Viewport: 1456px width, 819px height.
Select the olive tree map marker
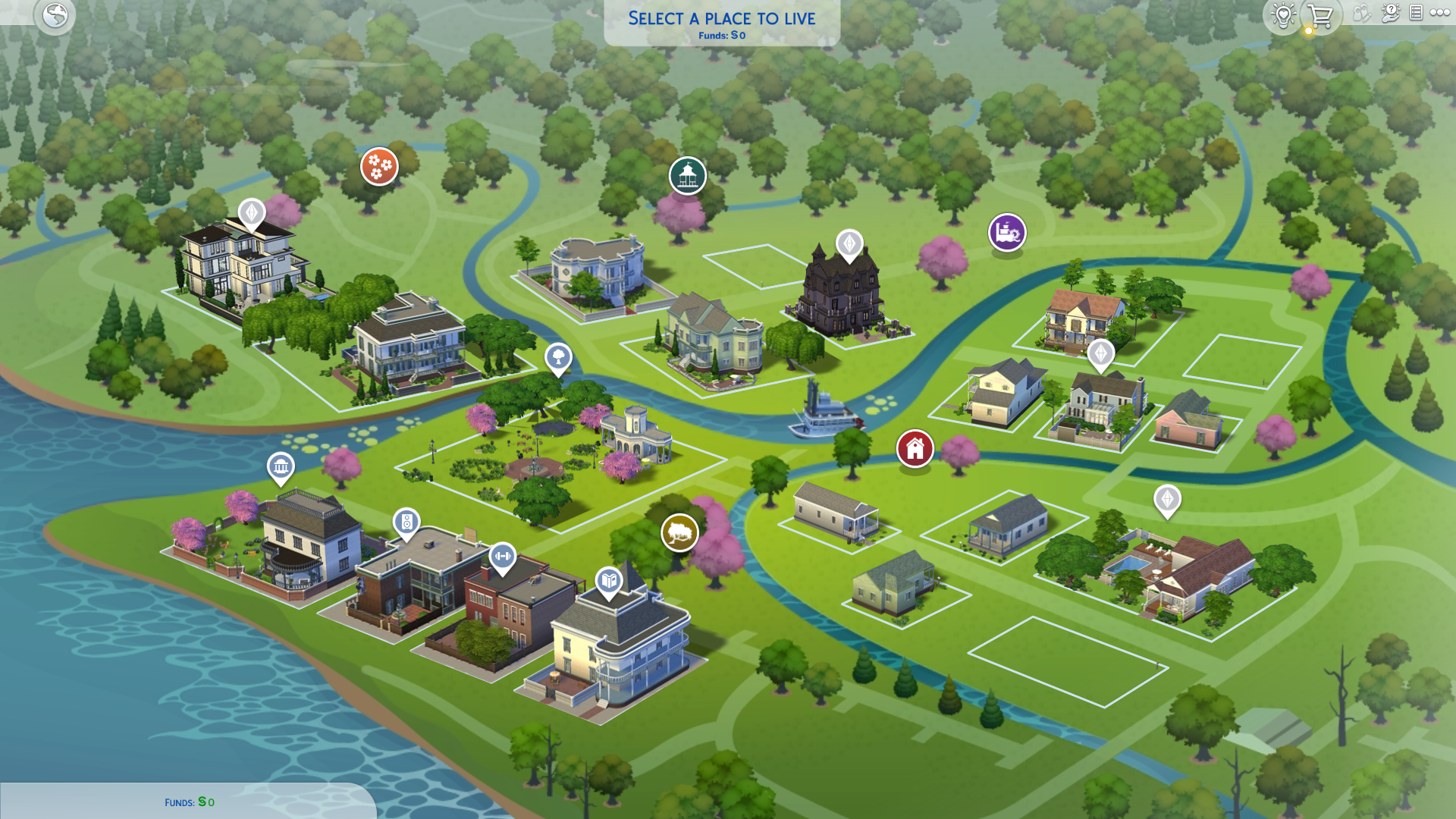679,532
